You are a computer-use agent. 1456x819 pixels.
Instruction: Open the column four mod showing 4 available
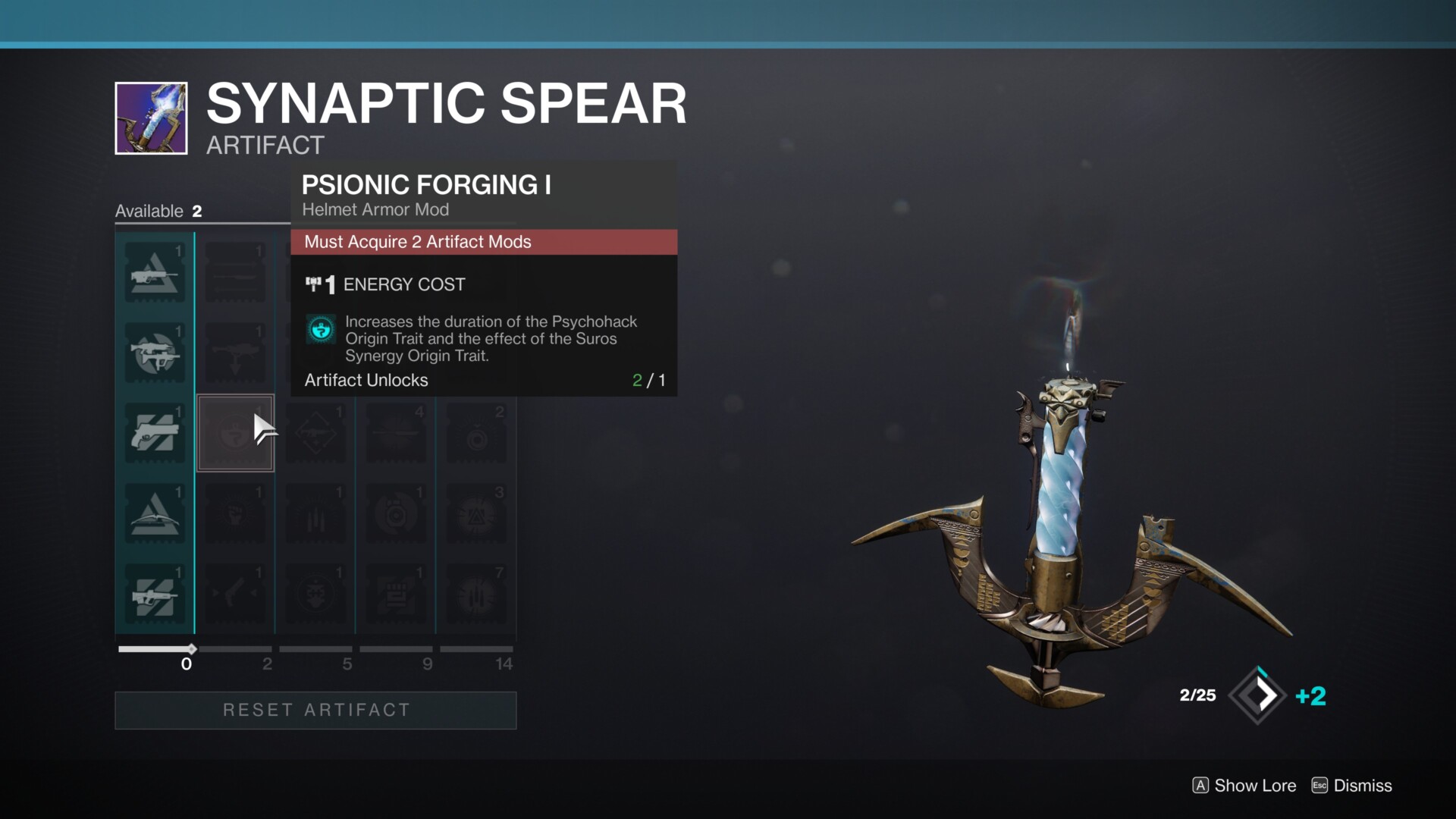pos(397,433)
